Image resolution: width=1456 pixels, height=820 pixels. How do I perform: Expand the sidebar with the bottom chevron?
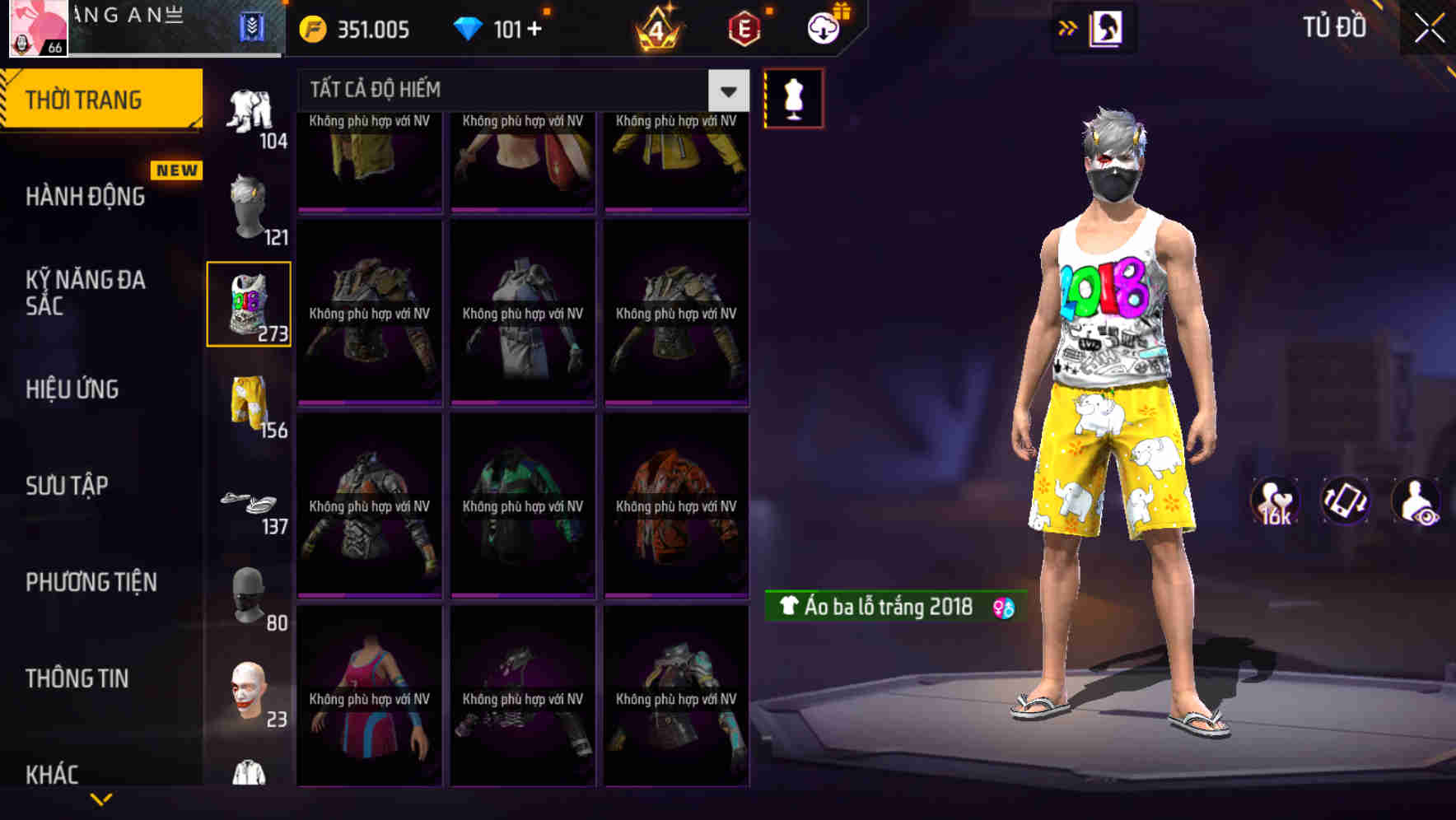click(x=101, y=799)
